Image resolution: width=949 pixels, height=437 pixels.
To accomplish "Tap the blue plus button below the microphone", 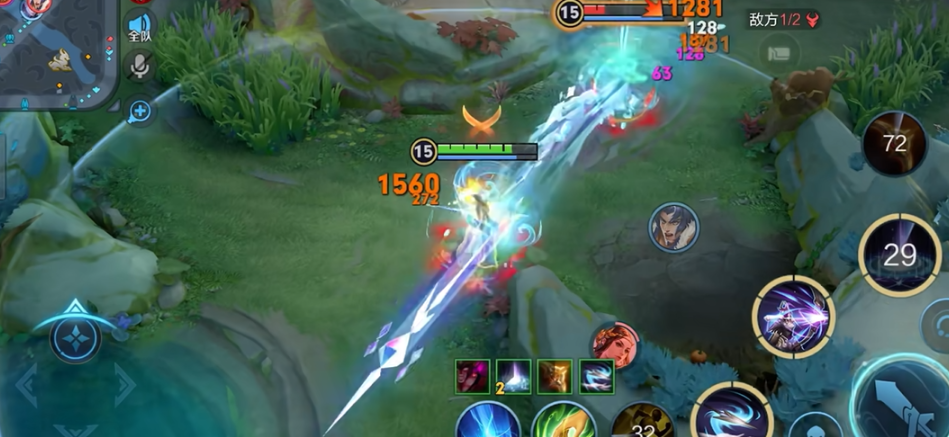I will click(x=140, y=112).
